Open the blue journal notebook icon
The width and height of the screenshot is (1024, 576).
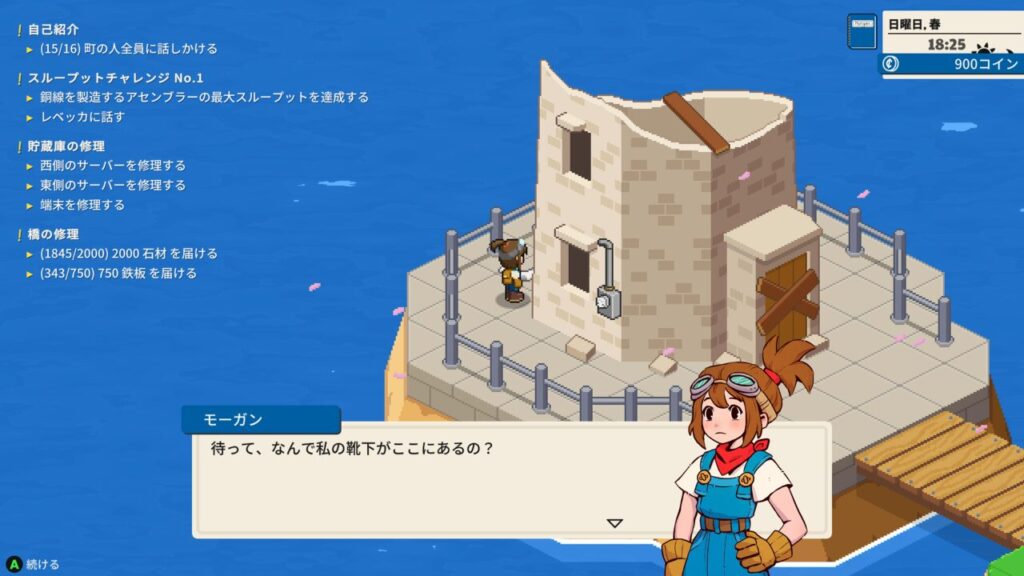861,32
